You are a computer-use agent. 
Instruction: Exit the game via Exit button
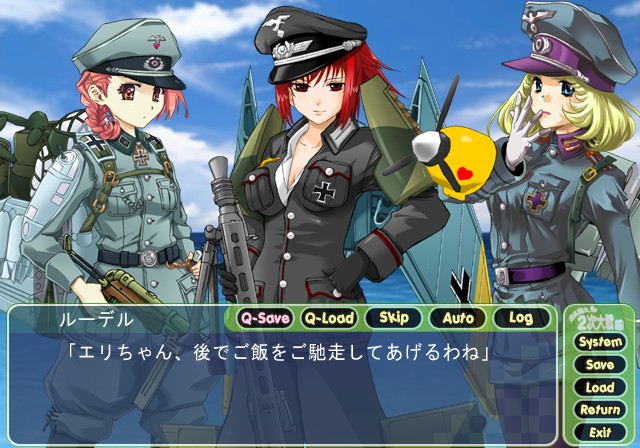pyautogui.click(x=599, y=432)
